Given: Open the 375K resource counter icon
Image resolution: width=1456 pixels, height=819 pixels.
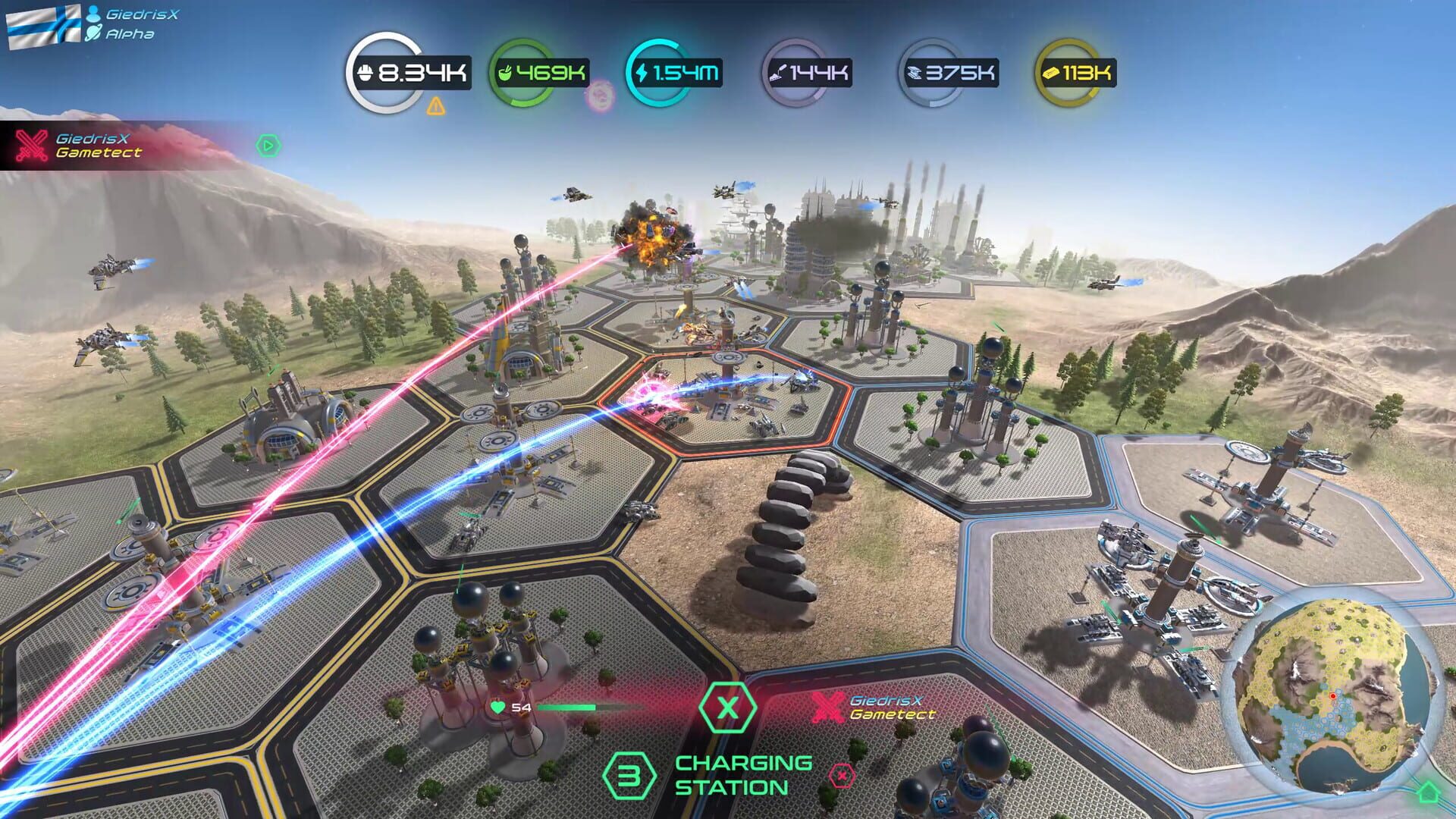Looking at the screenshot, I should [x=915, y=72].
